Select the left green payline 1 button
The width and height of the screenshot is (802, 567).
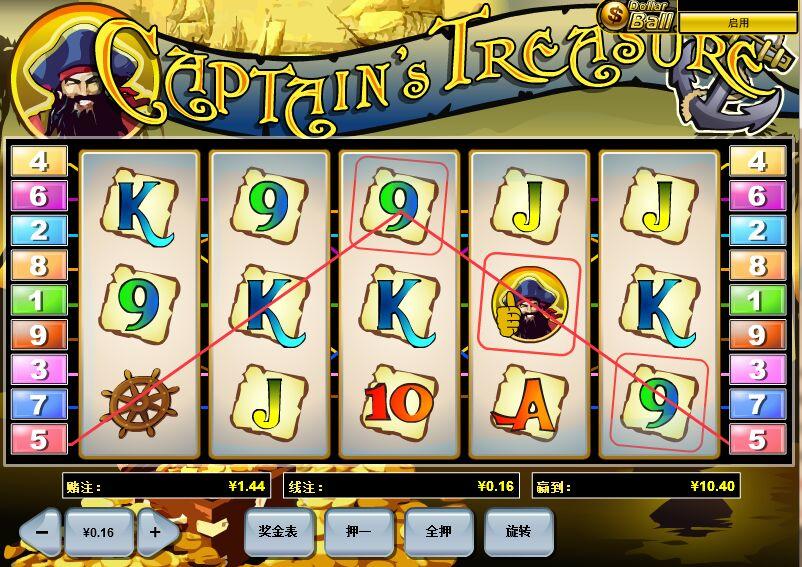click(x=39, y=300)
